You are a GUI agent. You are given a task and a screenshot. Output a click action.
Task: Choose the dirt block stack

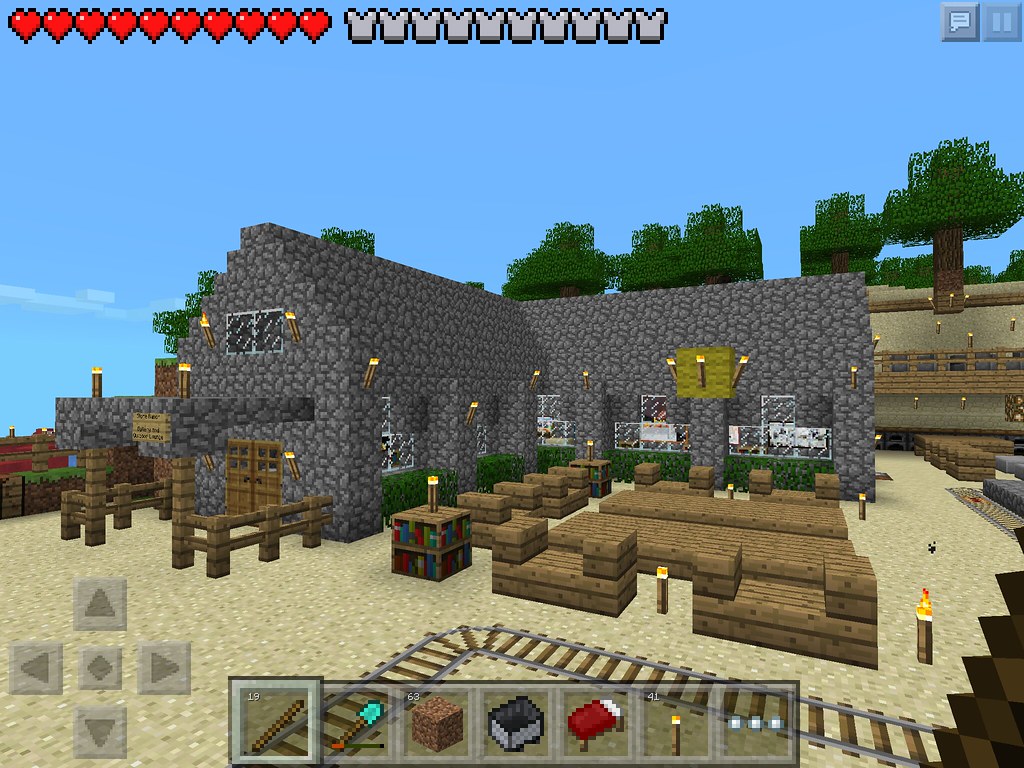439,720
